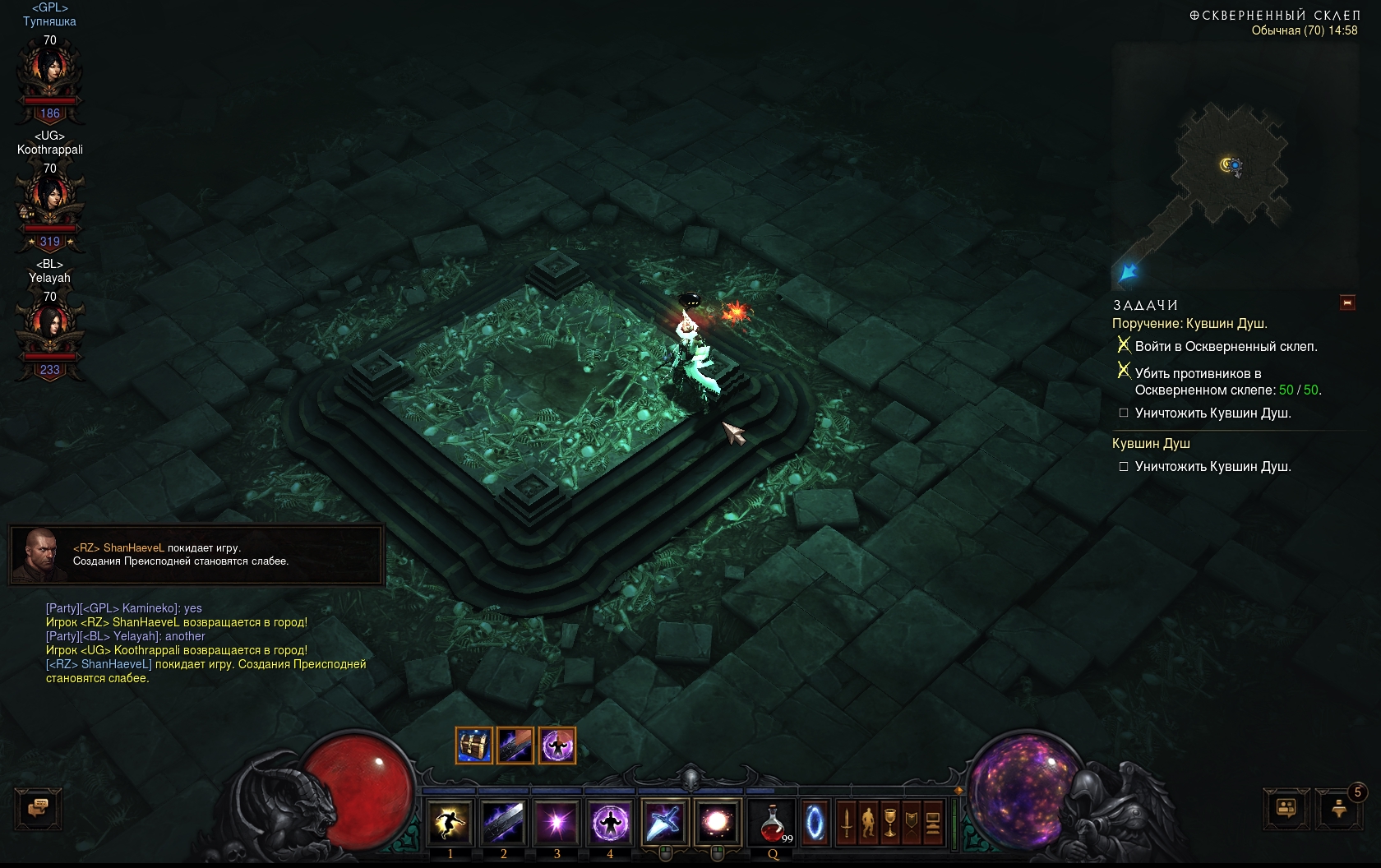This screenshot has width=1381, height=868.
Task: Open the game menu computer icon
Action: coord(933,822)
